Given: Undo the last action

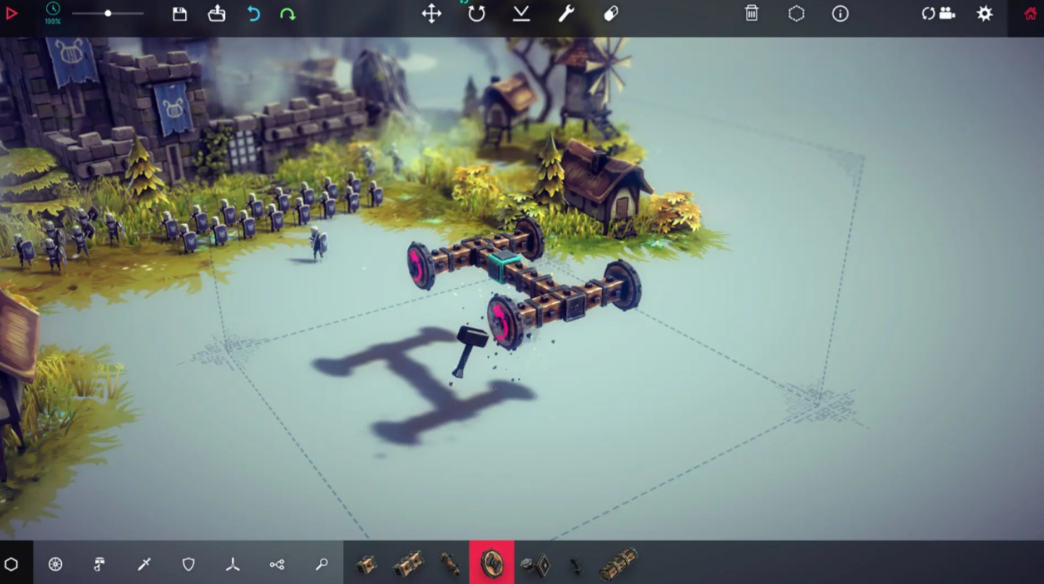Looking at the screenshot, I should [253, 14].
